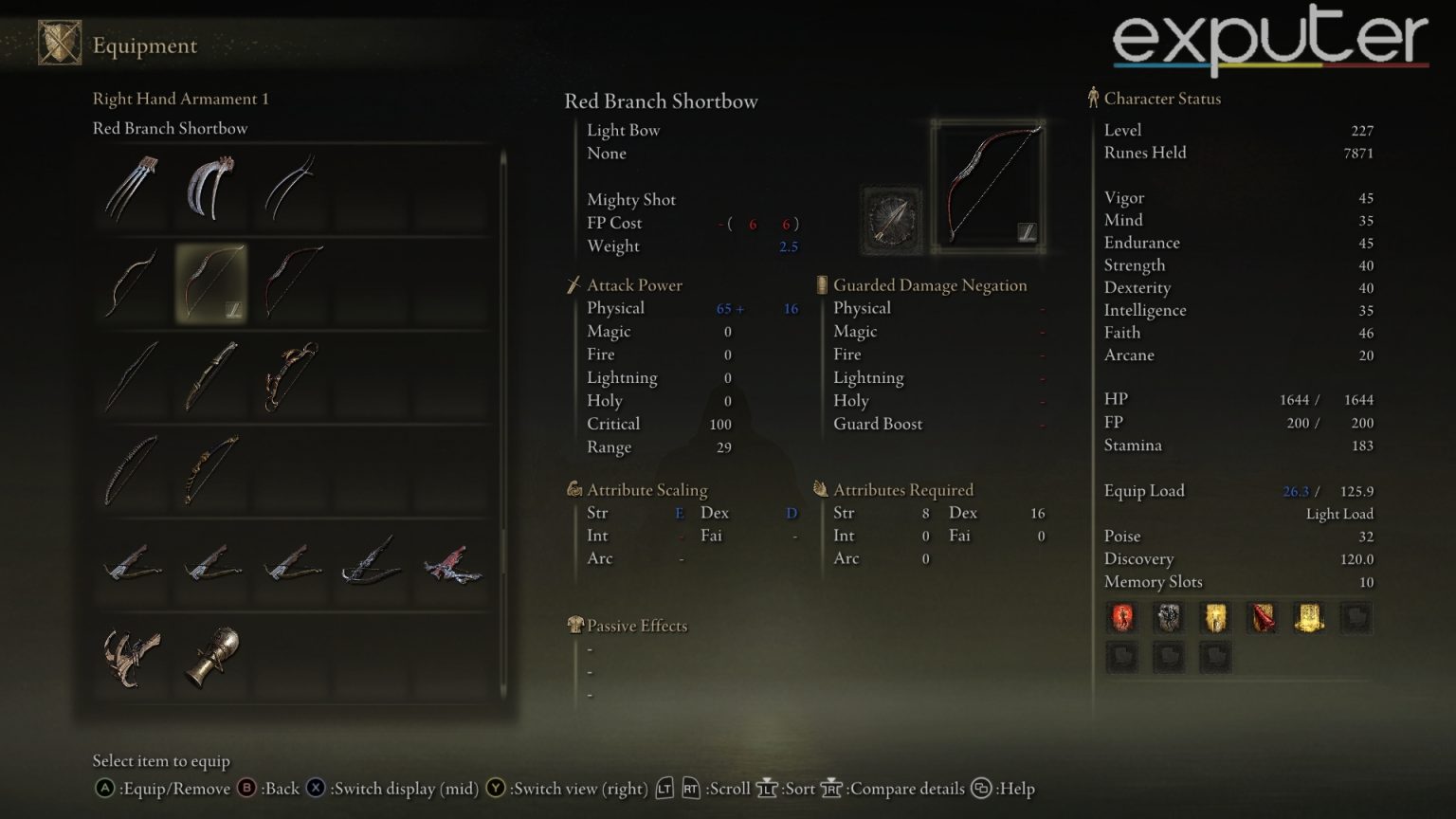Select the claw weapon in the top-left slot
Screen dimensions: 1456x819
click(130, 189)
